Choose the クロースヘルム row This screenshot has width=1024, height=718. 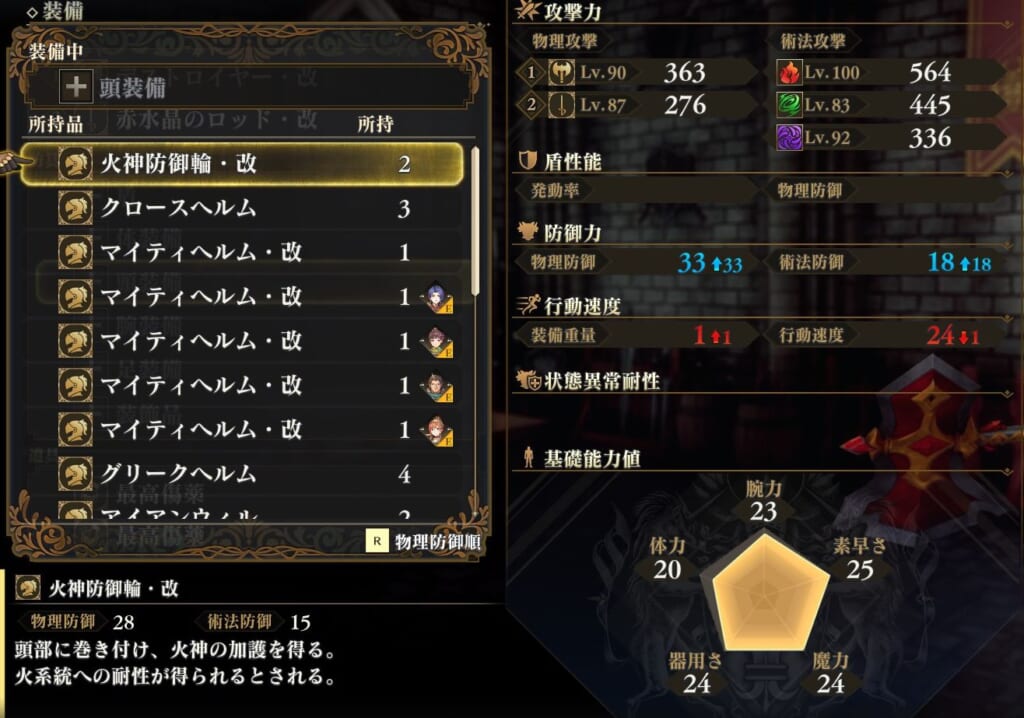point(240,208)
